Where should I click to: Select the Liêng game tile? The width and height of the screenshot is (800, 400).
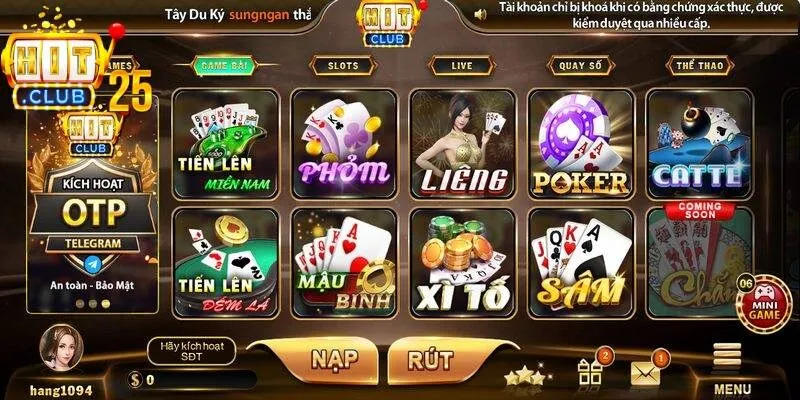coord(462,143)
